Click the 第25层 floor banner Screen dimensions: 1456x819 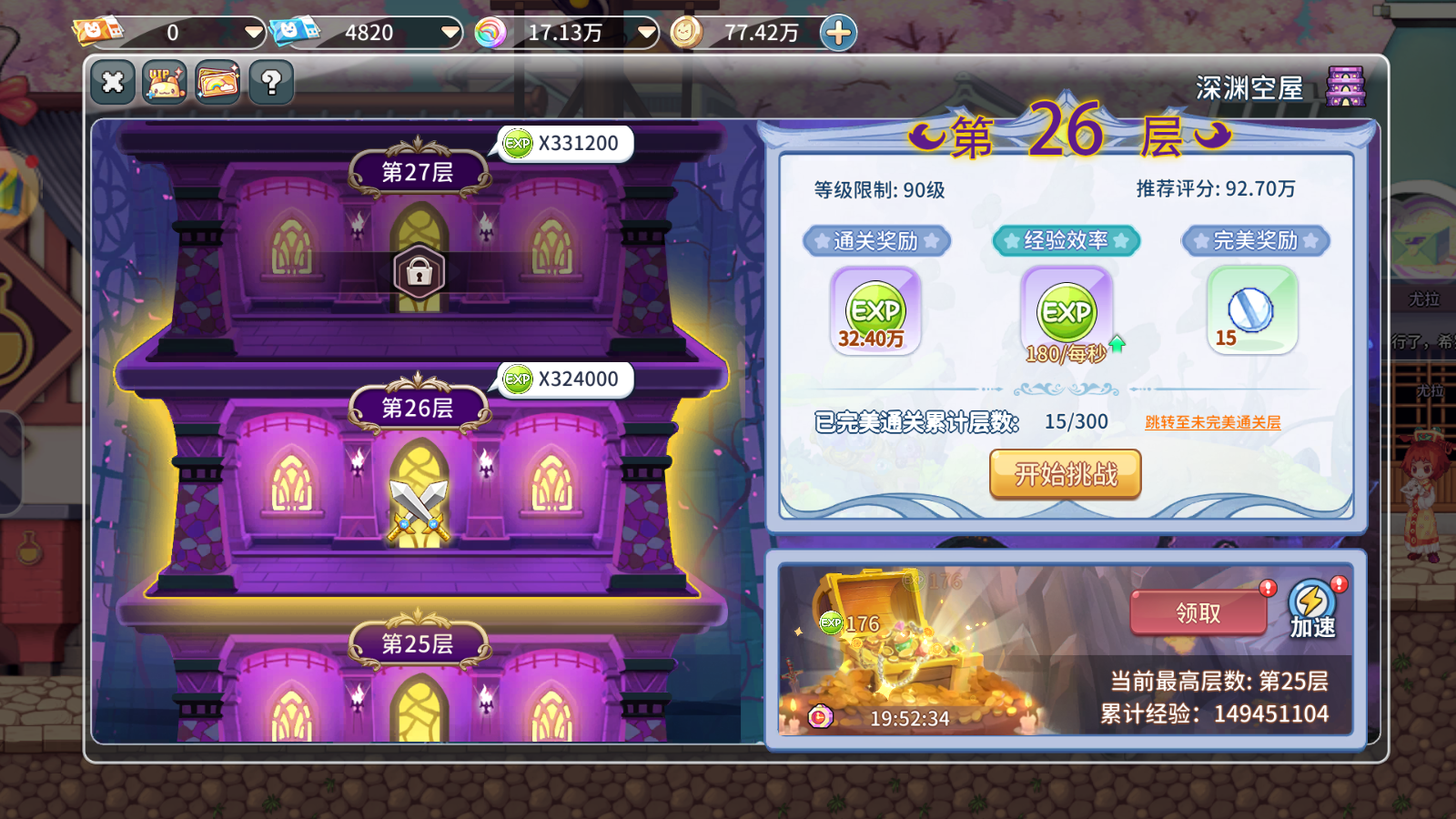click(x=418, y=642)
